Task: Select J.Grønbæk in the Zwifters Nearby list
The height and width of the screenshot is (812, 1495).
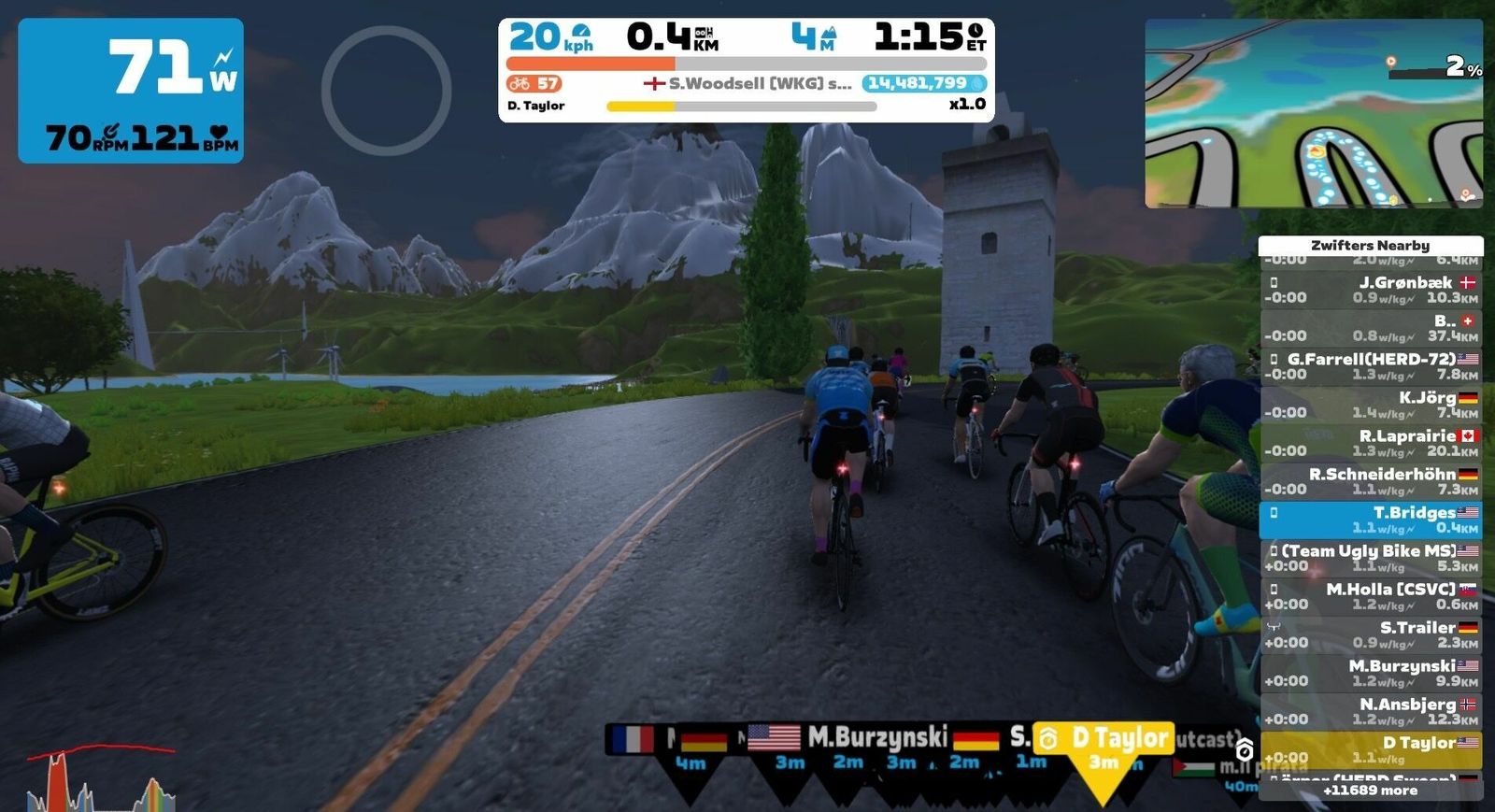Action: pyautogui.click(x=1370, y=290)
